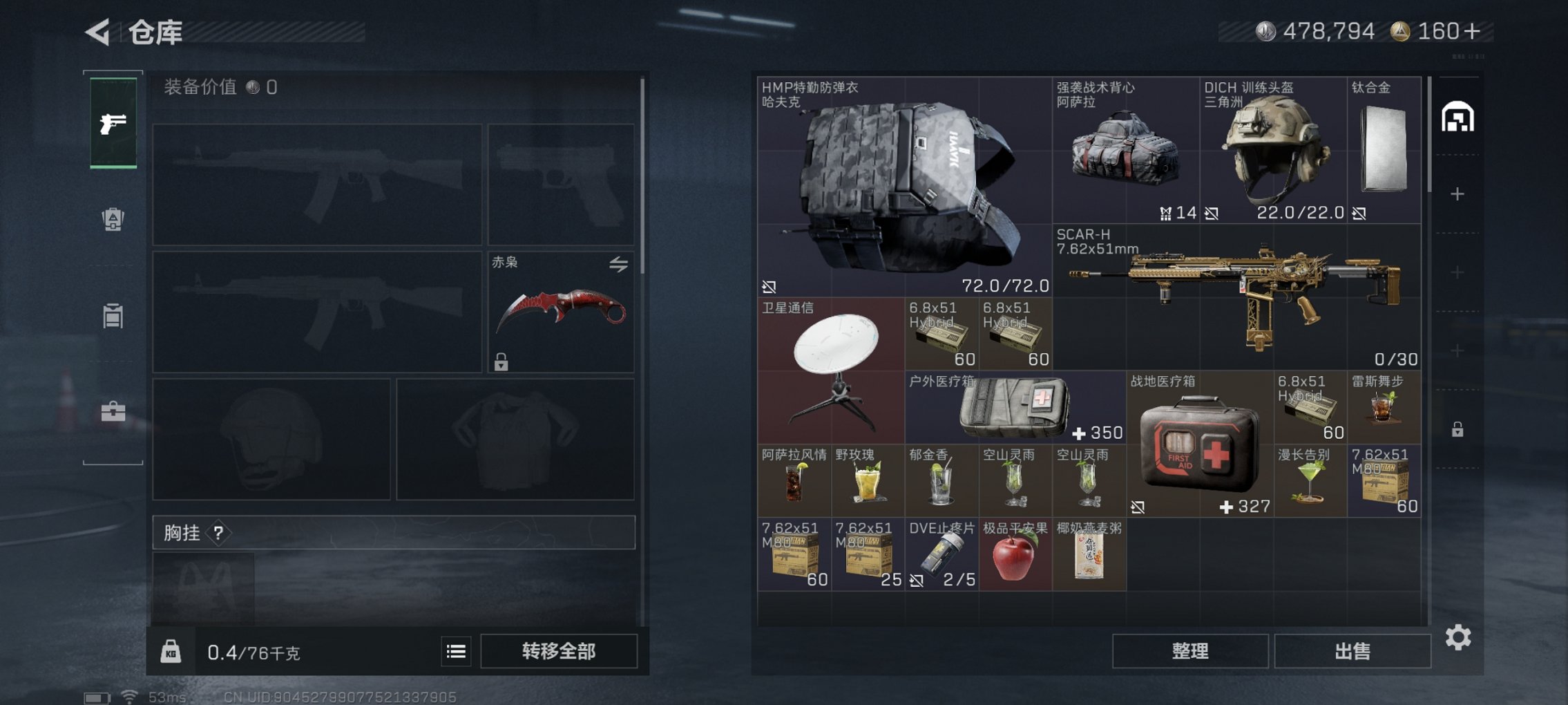Tap the 出售 sell button
Screen dimensions: 1568x705
(1352, 651)
